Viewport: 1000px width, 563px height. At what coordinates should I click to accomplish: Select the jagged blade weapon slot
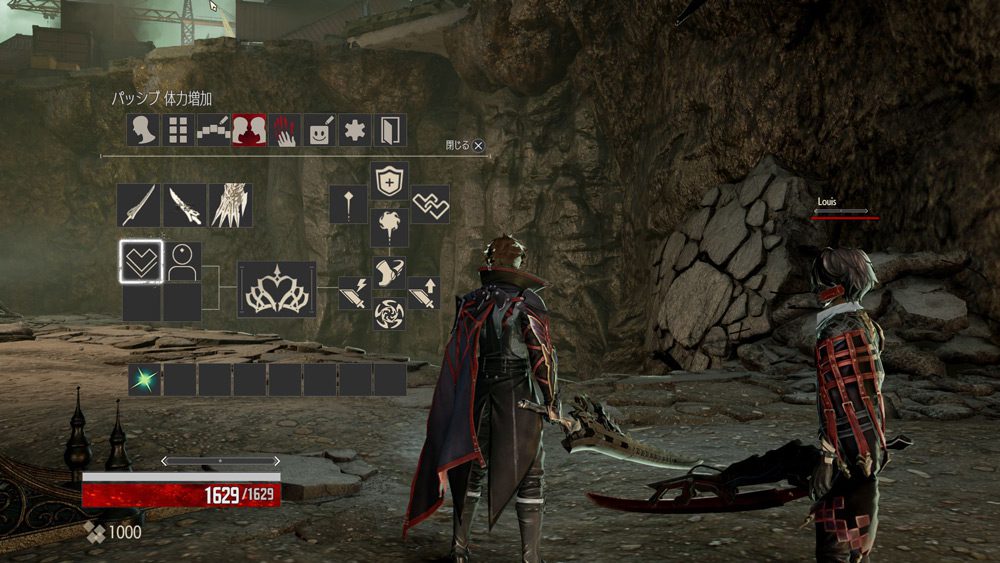[185, 205]
